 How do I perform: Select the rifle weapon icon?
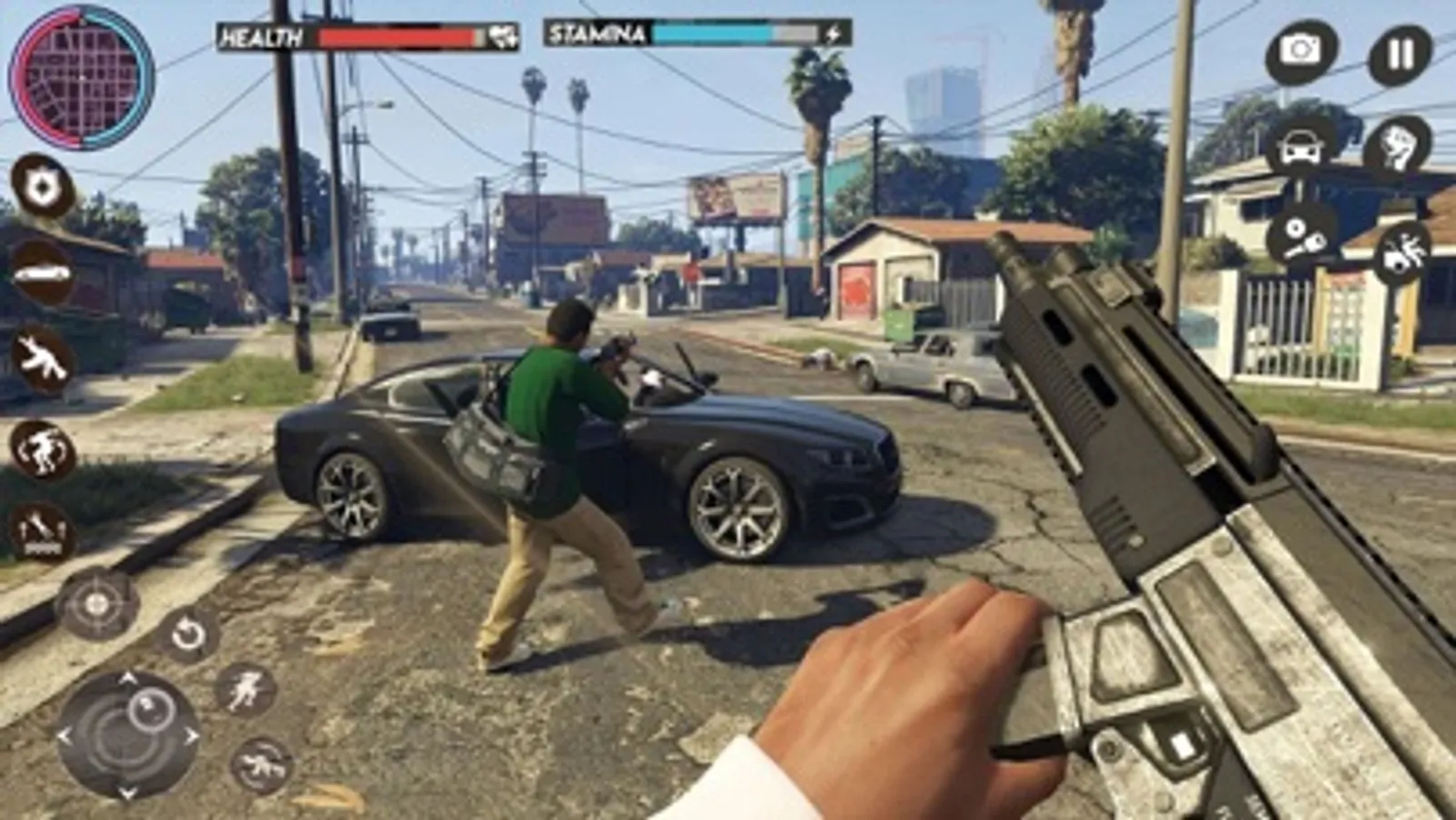tap(40, 362)
